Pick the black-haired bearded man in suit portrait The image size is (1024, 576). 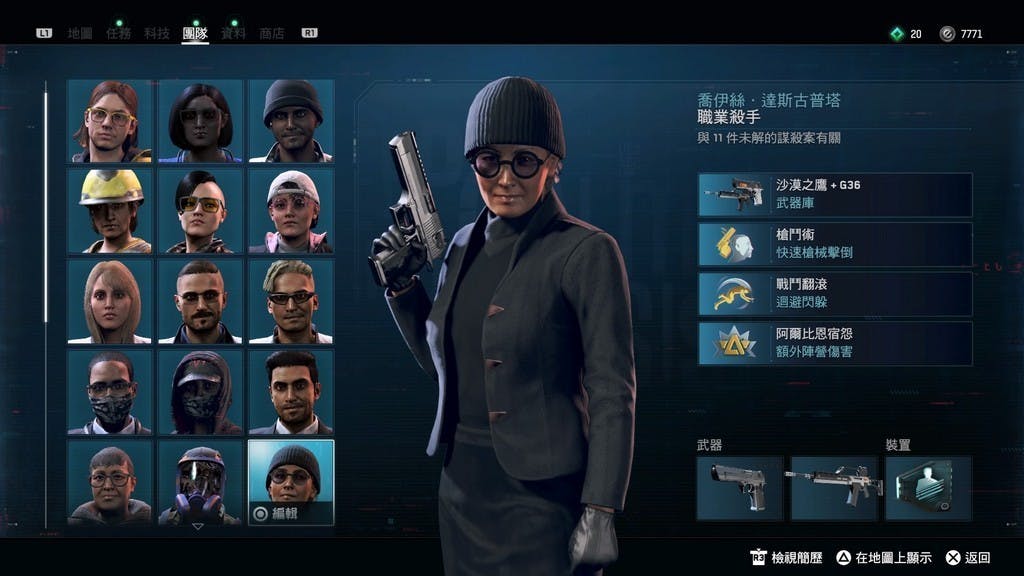tap(291, 391)
